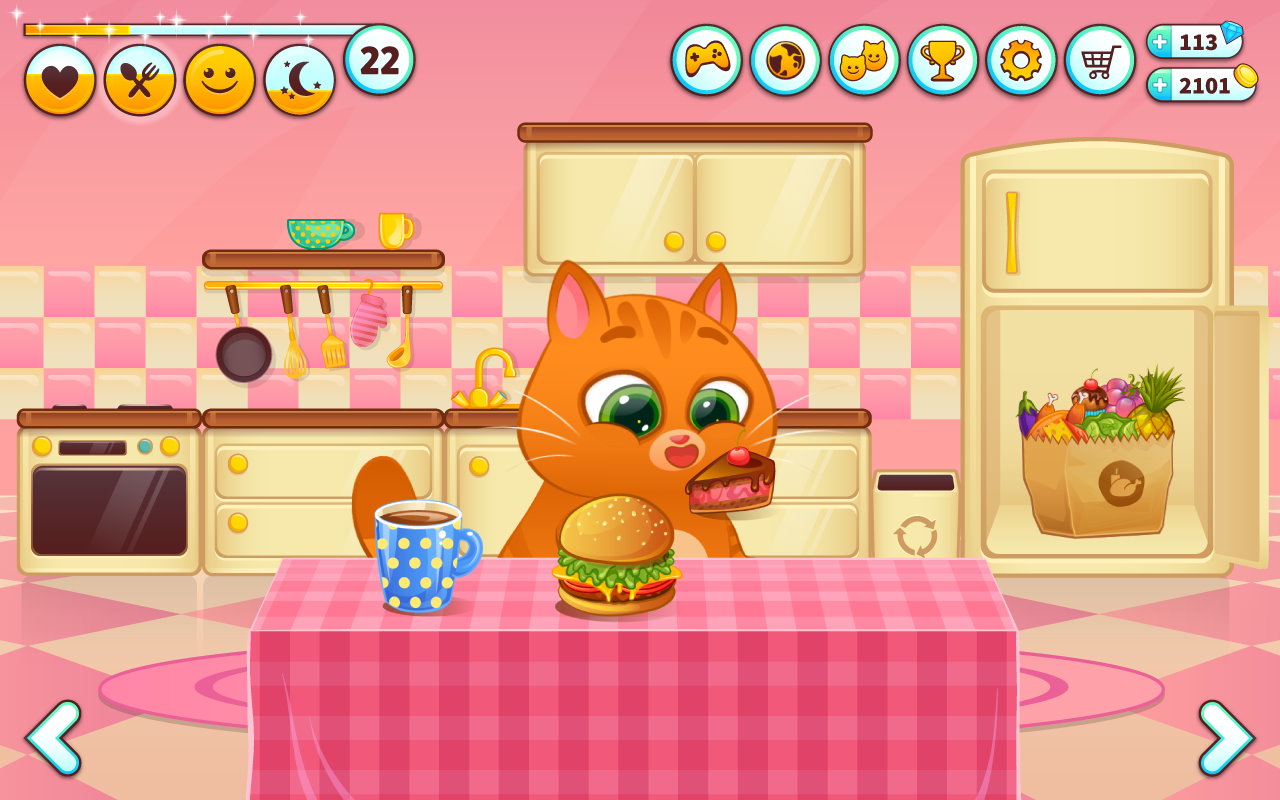Choose the moon and stars sleep icon
Screen dimensions: 1280x800
pyautogui.click(x=300, y=80)
